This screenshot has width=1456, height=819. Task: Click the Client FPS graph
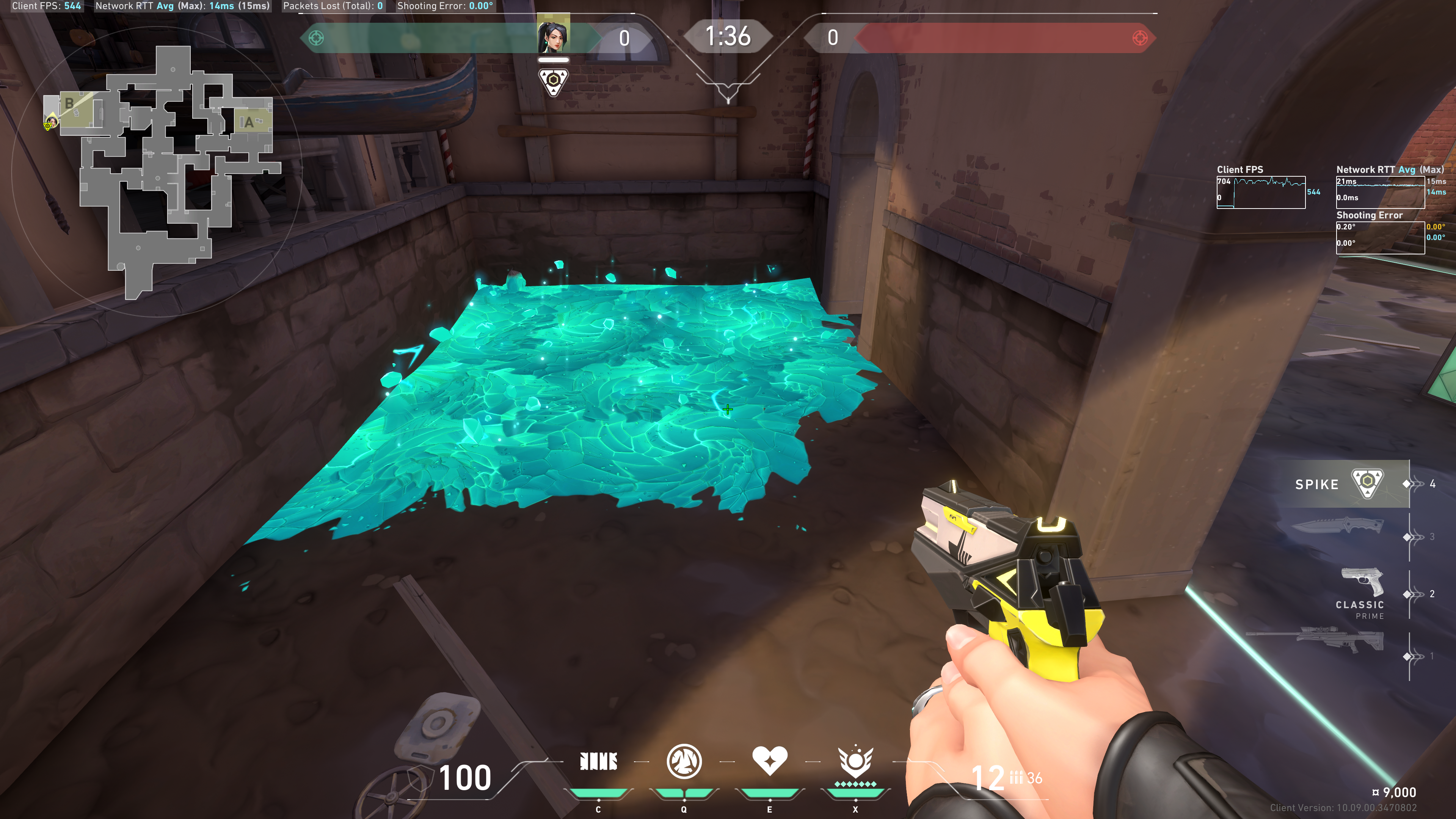(1261, 192)
